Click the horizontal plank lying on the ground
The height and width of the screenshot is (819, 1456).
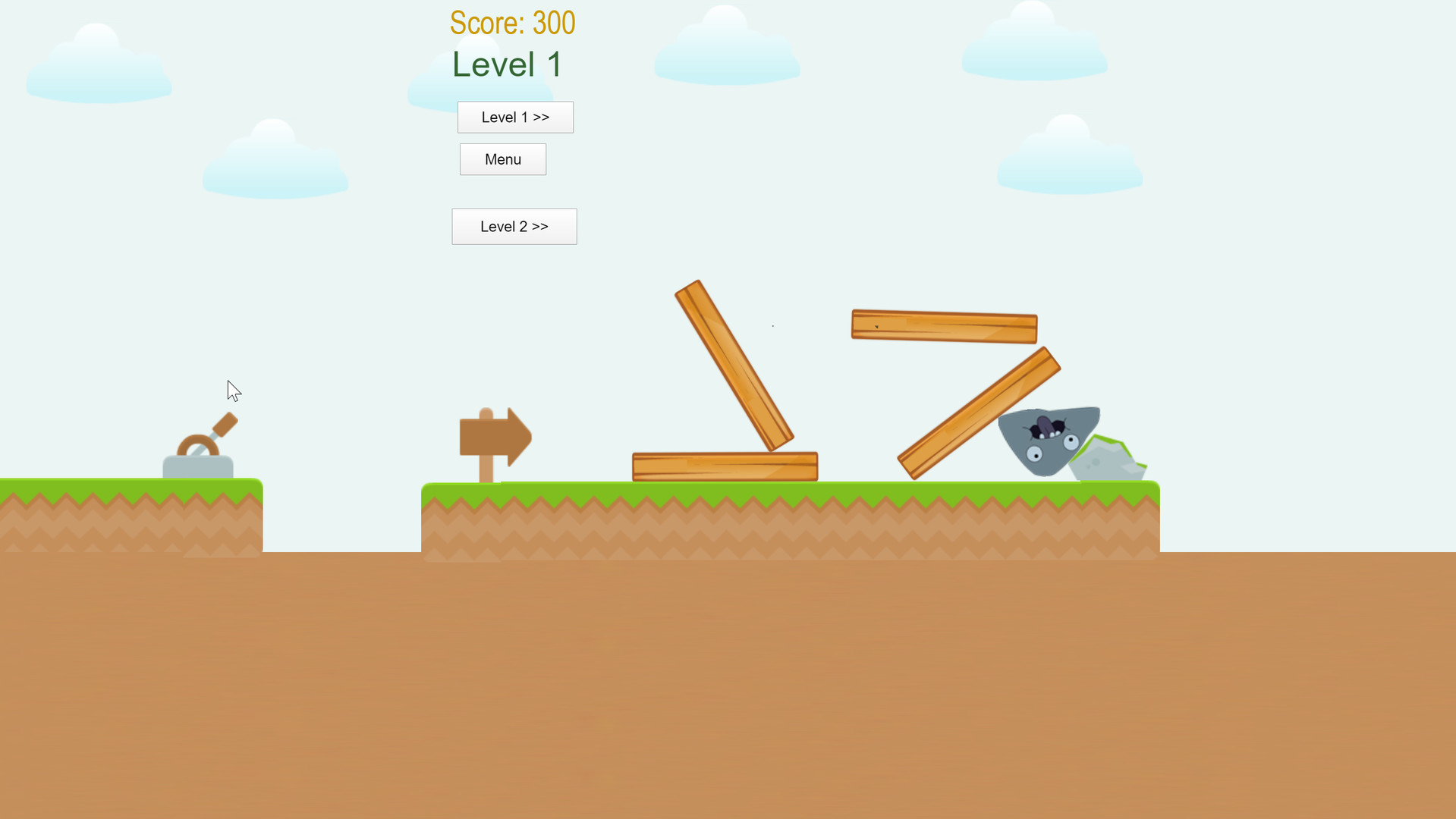(725, 465)
